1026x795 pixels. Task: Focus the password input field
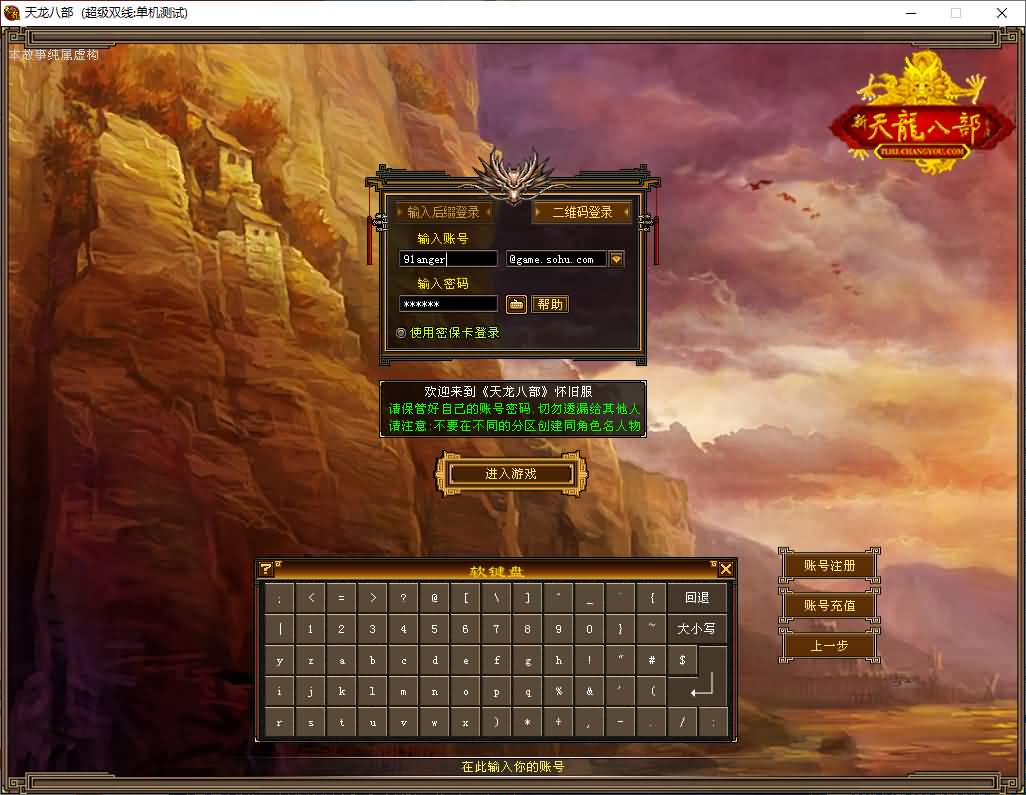pos(448,304)
